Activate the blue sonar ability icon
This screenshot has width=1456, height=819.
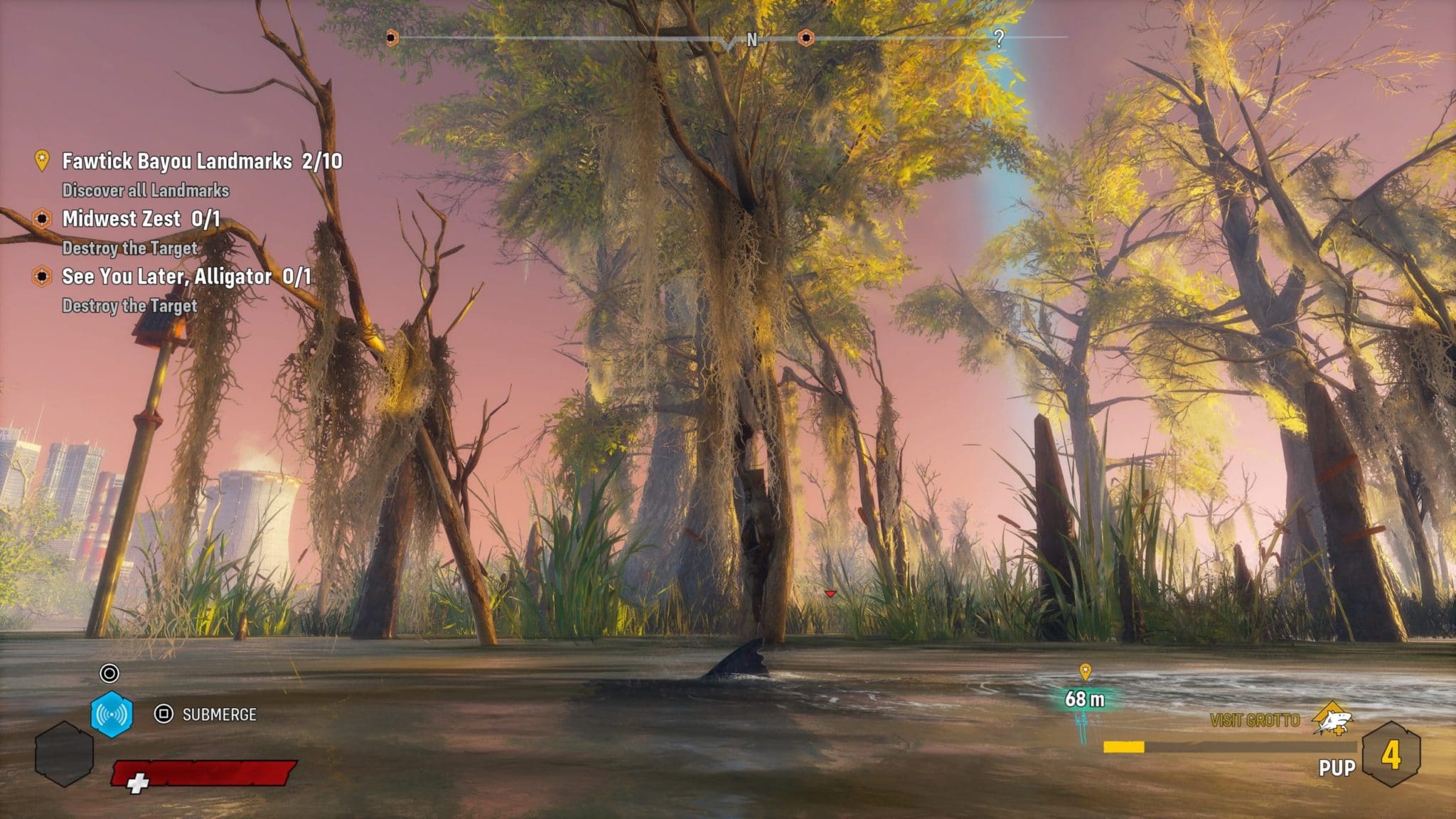pos(112,714)
